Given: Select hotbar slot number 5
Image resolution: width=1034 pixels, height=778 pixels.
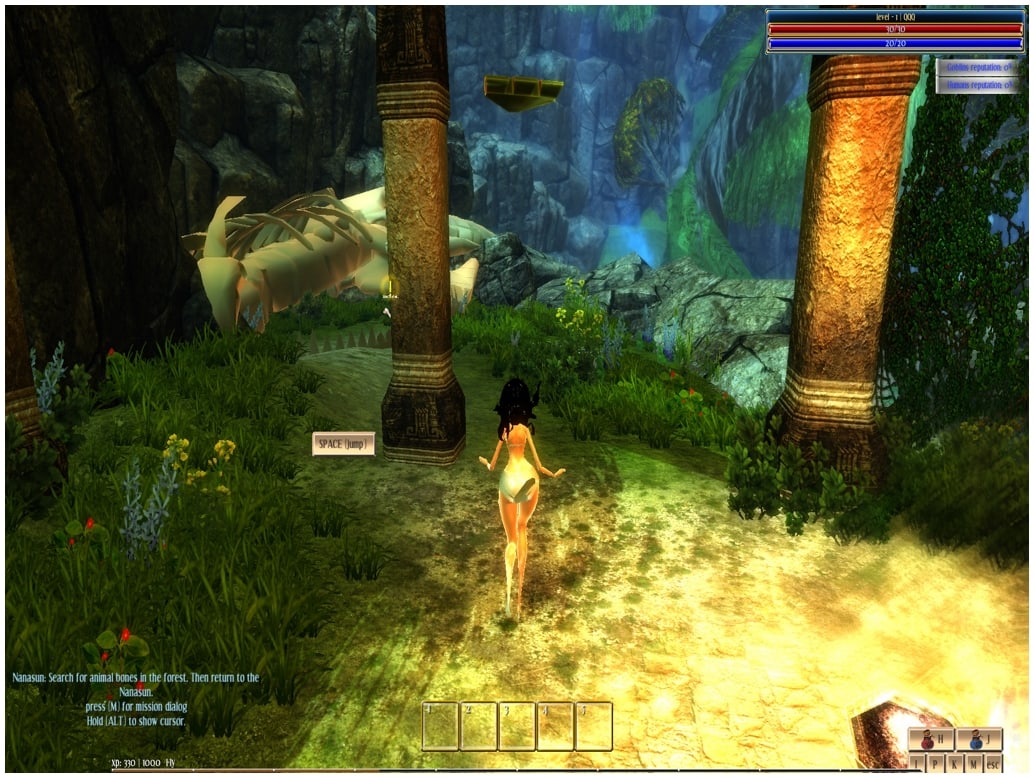Looking at the screenshot, I should click(594, 726).
